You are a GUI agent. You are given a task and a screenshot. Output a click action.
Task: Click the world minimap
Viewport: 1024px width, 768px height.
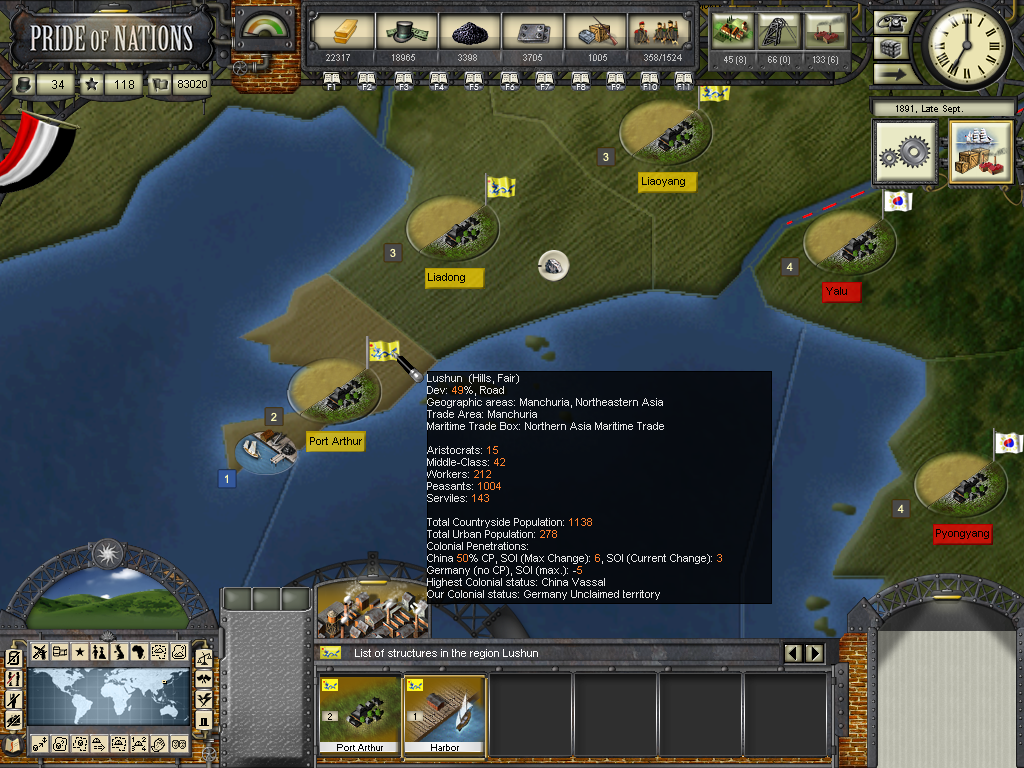pyautogui.click(x=108, y=697)
